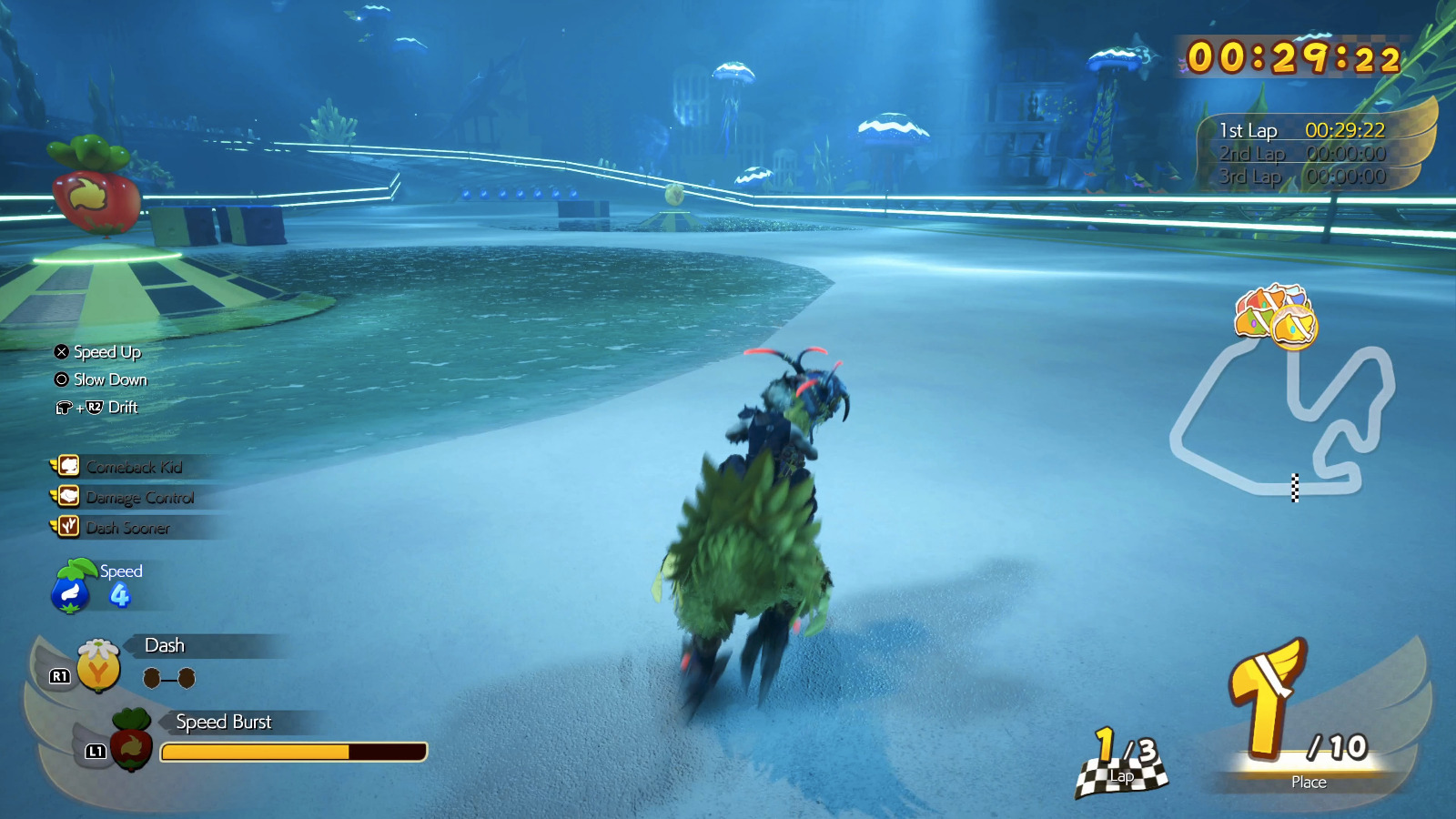Select the Dash Sooner ability icon
Image resolution: width=1456 pixels, height=819 pixels.
68,528
